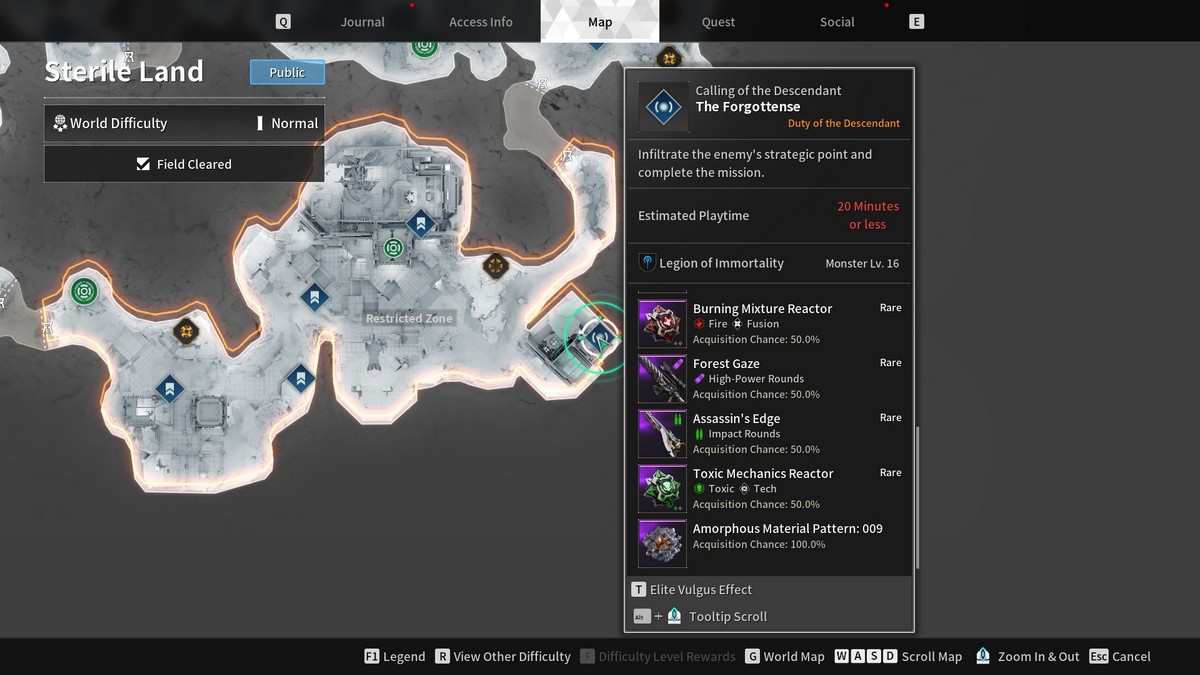Open the Access Info tab
Image resolution: width=1200 pixels, height=675 pixels.
tap(480, 22)
